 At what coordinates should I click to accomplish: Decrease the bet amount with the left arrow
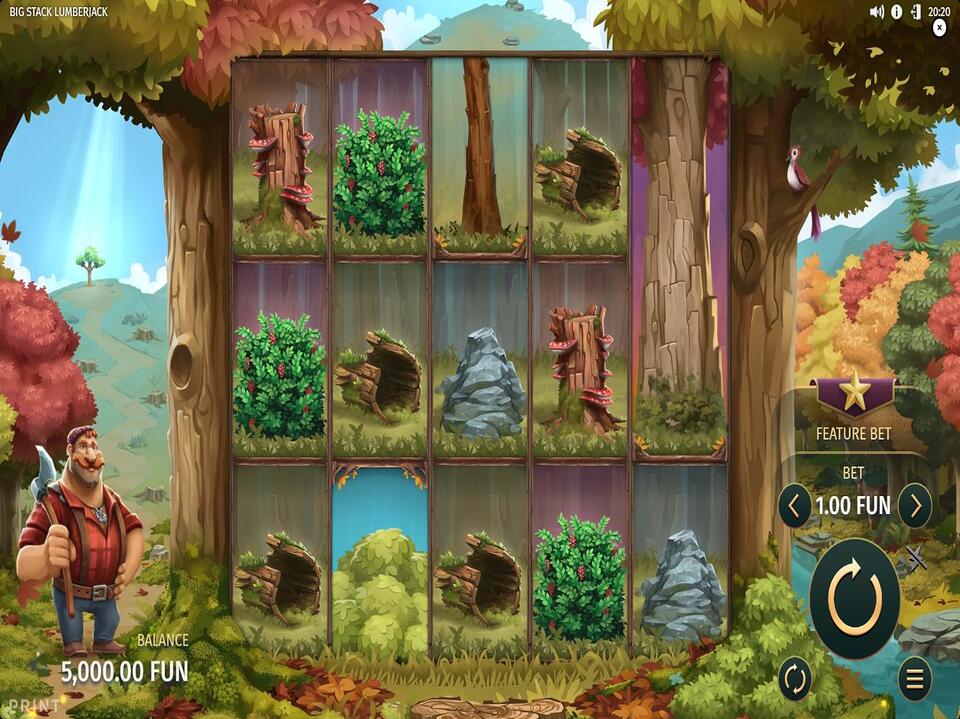[x=794, y=506]
